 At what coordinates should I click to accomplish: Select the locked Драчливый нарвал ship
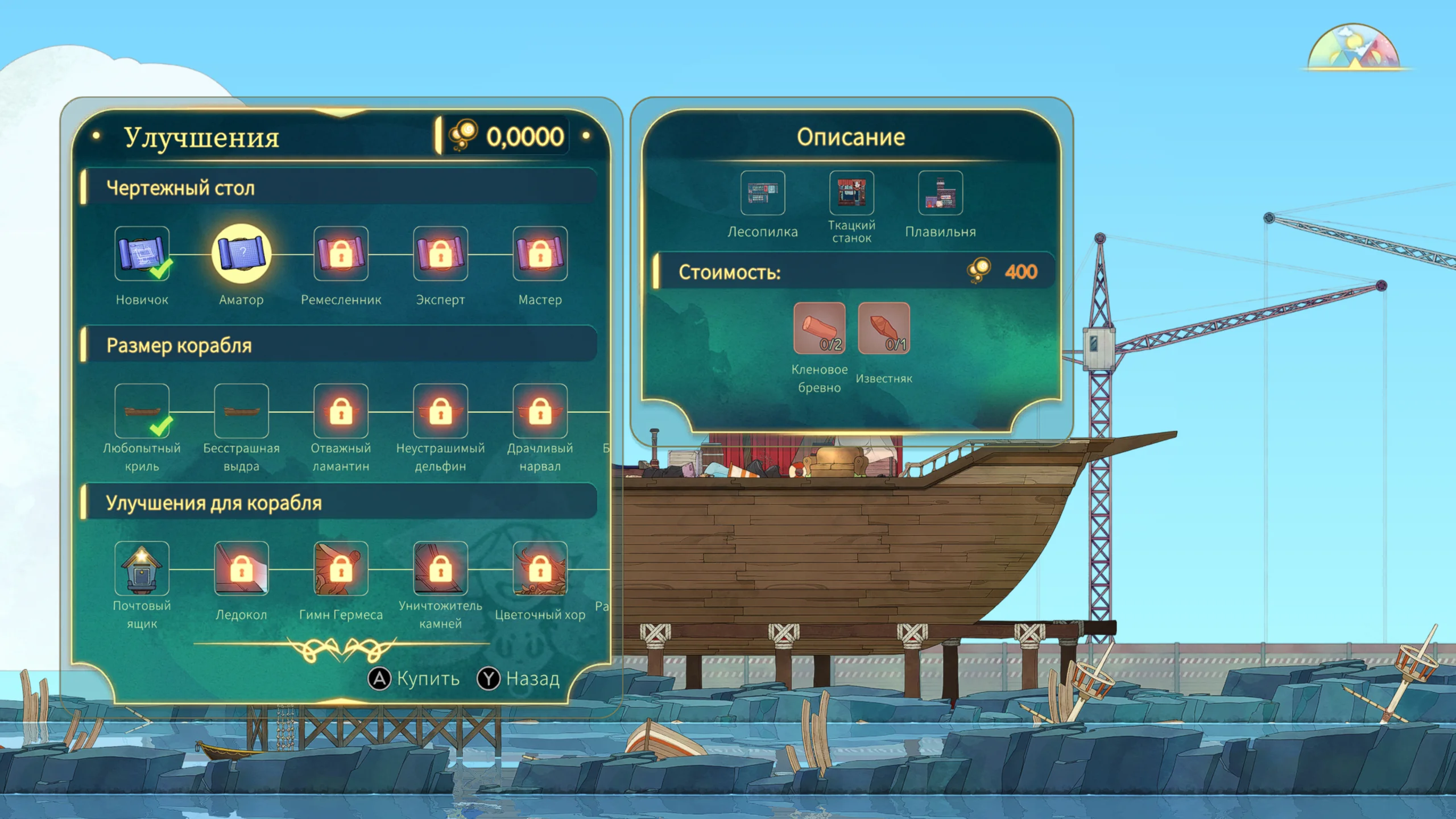pyautogui.click(x=540, y=411)
